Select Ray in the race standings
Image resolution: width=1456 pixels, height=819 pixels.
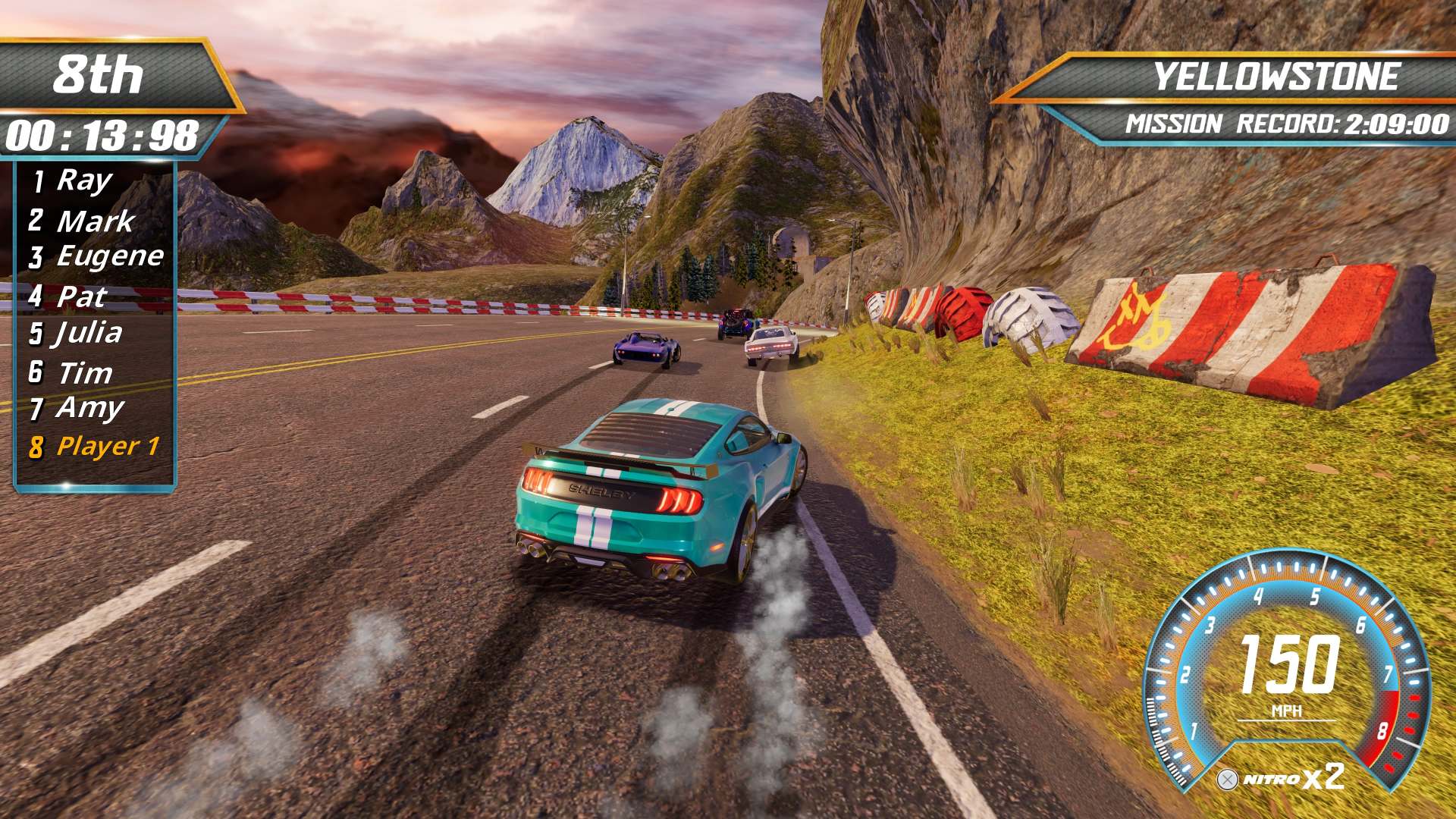[83, 180]
